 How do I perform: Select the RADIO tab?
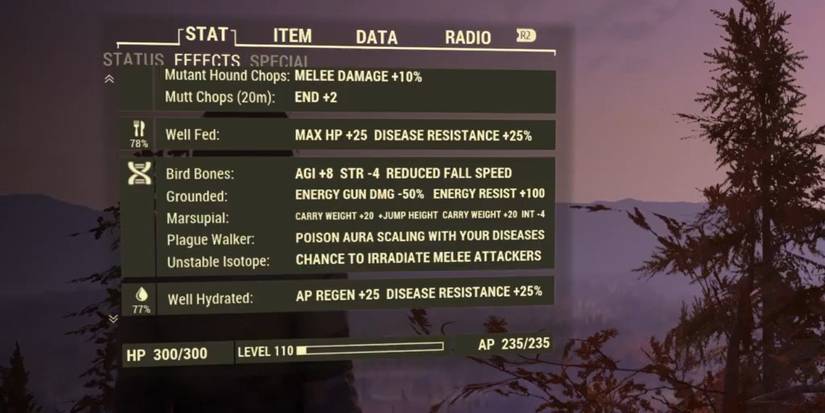467,37
